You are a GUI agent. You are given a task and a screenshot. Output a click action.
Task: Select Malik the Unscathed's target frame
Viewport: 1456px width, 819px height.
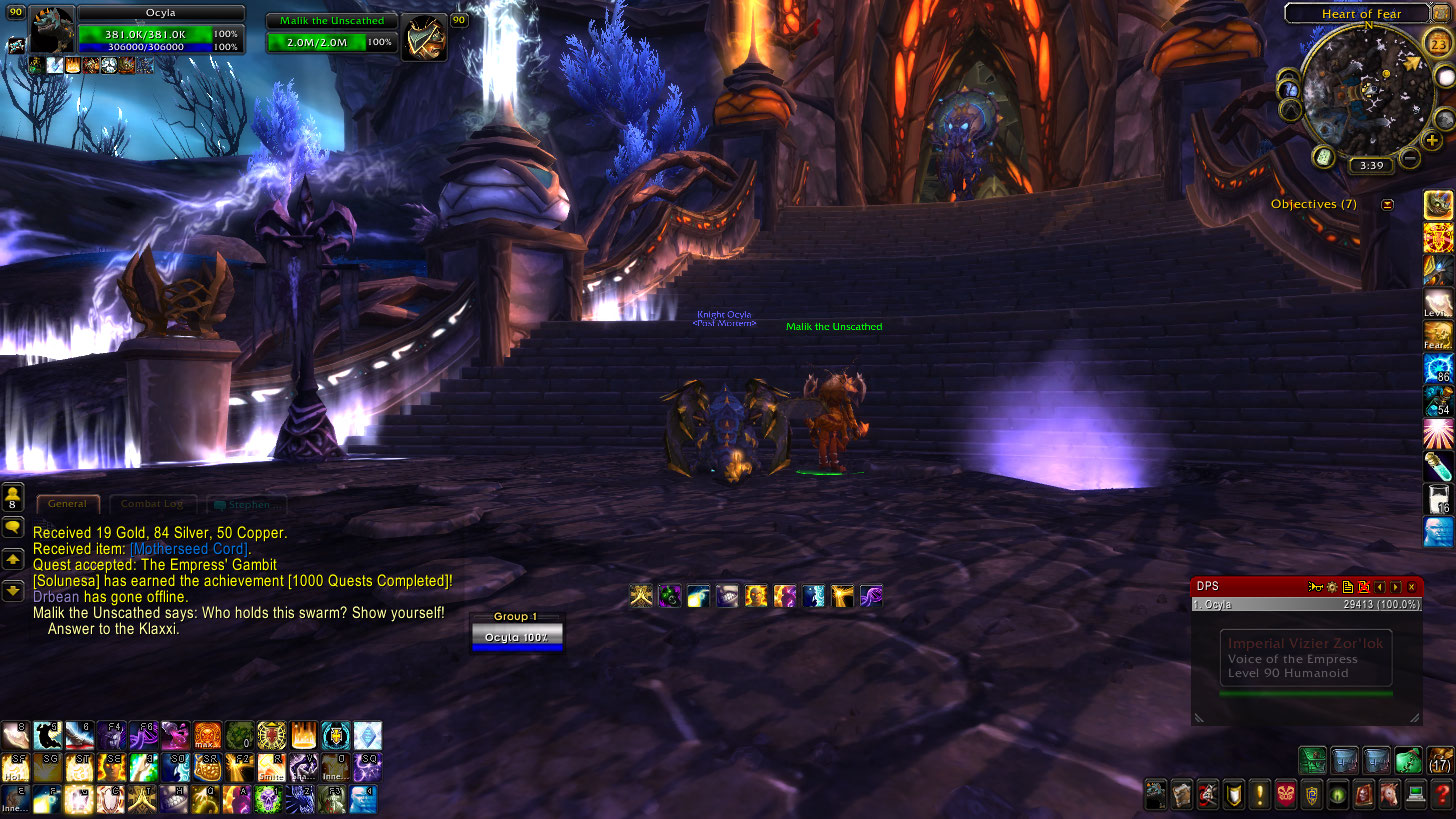click(332, 35)
